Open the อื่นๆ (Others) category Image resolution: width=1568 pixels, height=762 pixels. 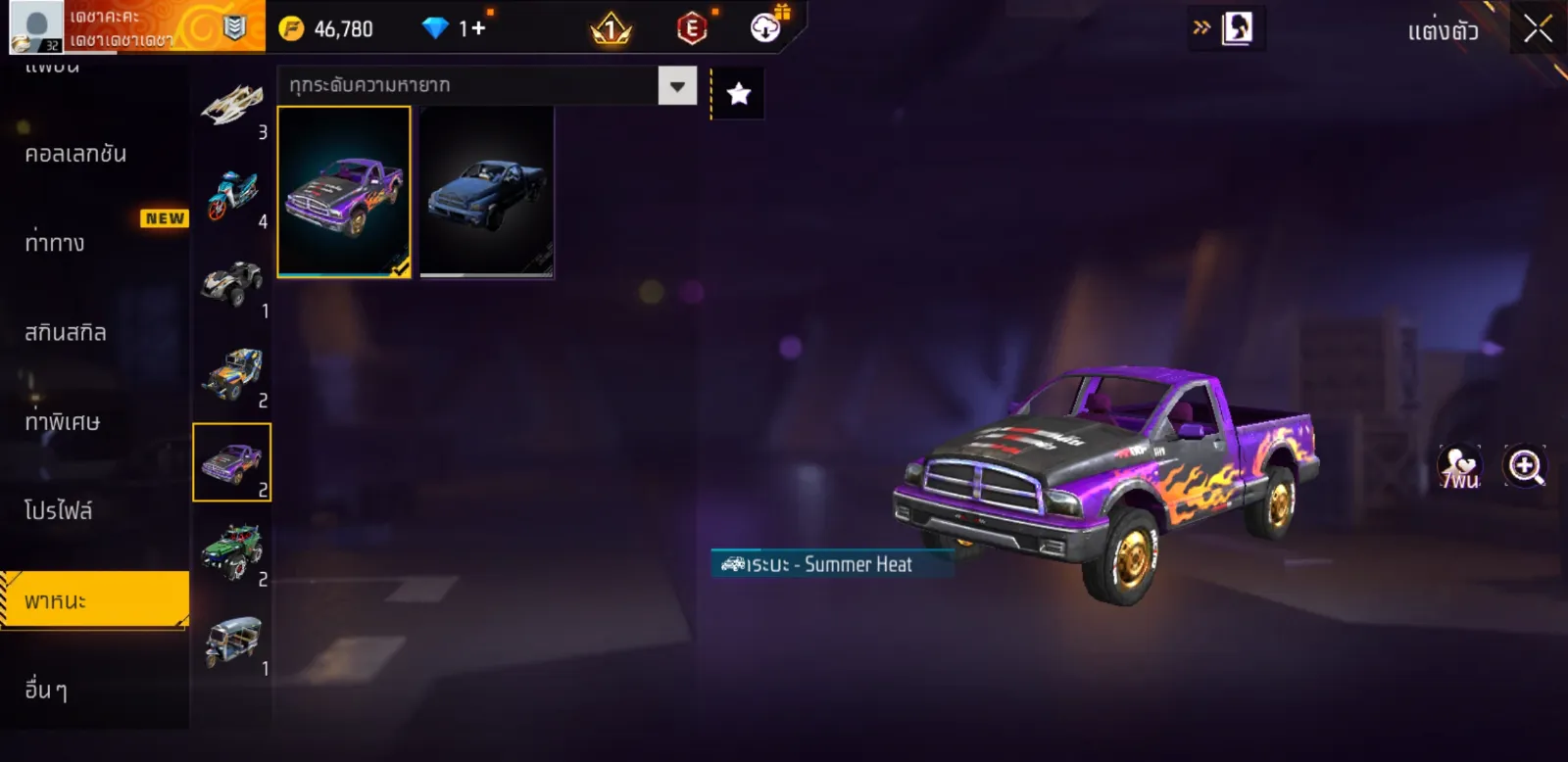click(46, 690)
